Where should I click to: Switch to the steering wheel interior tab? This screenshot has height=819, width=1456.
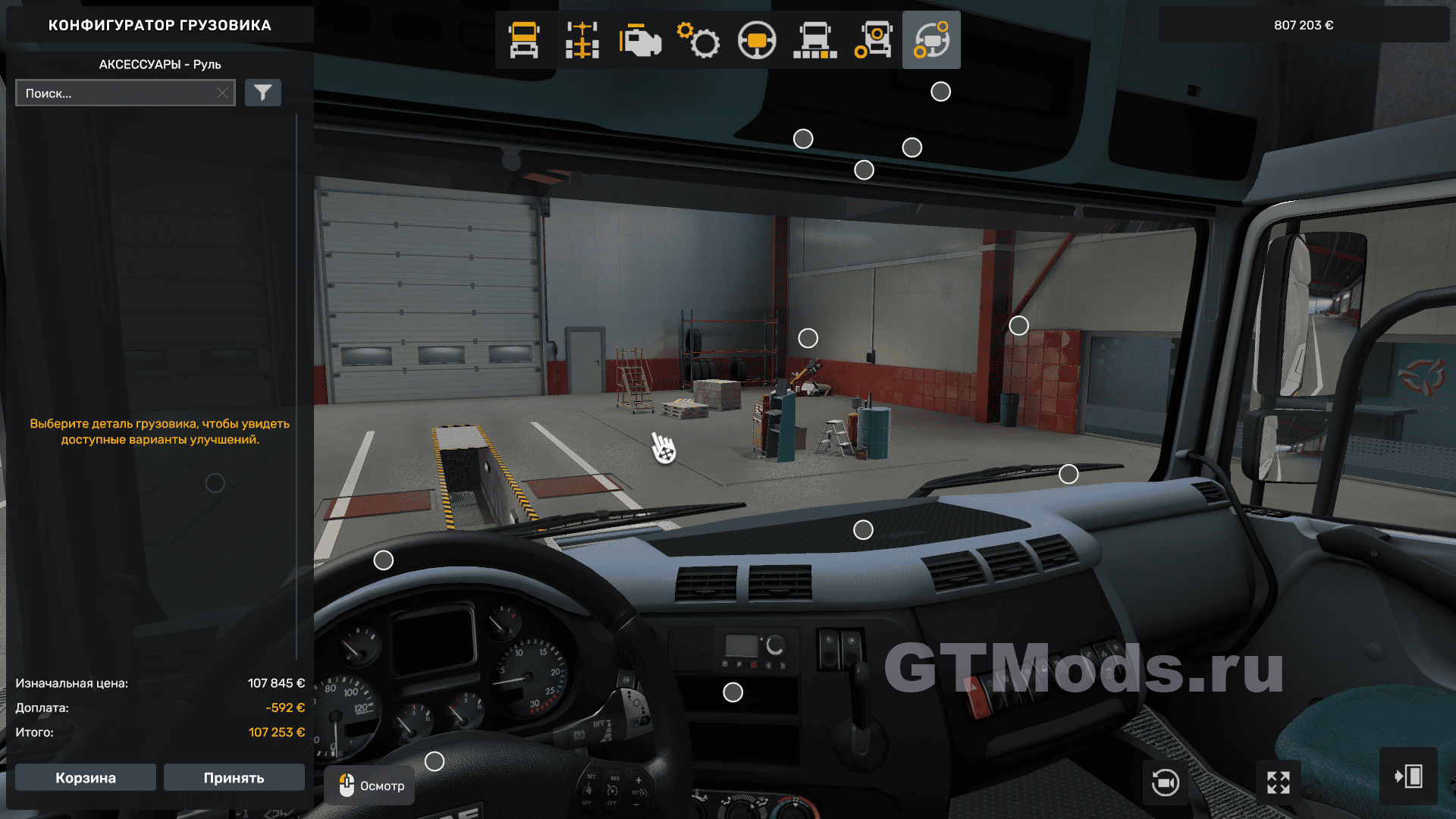click(757, 40)
